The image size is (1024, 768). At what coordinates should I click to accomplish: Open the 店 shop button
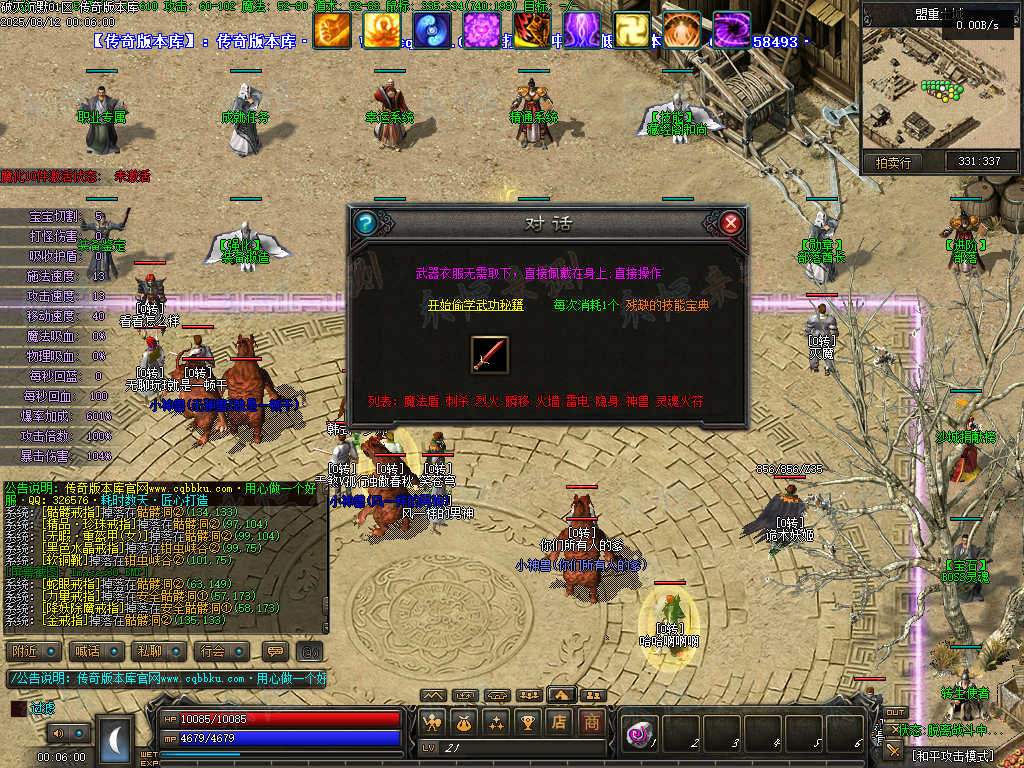[560, 721]
